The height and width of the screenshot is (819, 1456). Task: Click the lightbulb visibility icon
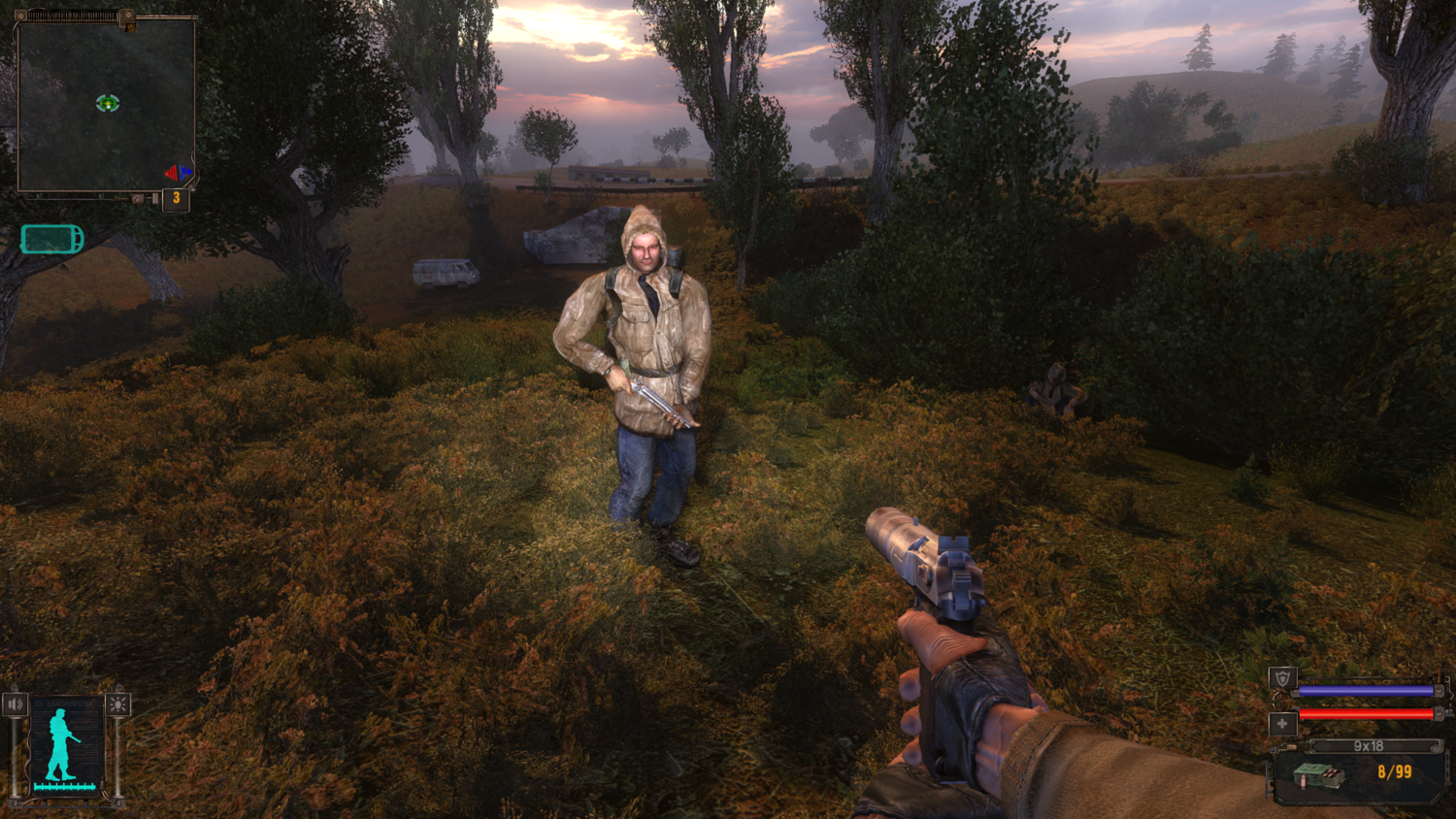118,704
